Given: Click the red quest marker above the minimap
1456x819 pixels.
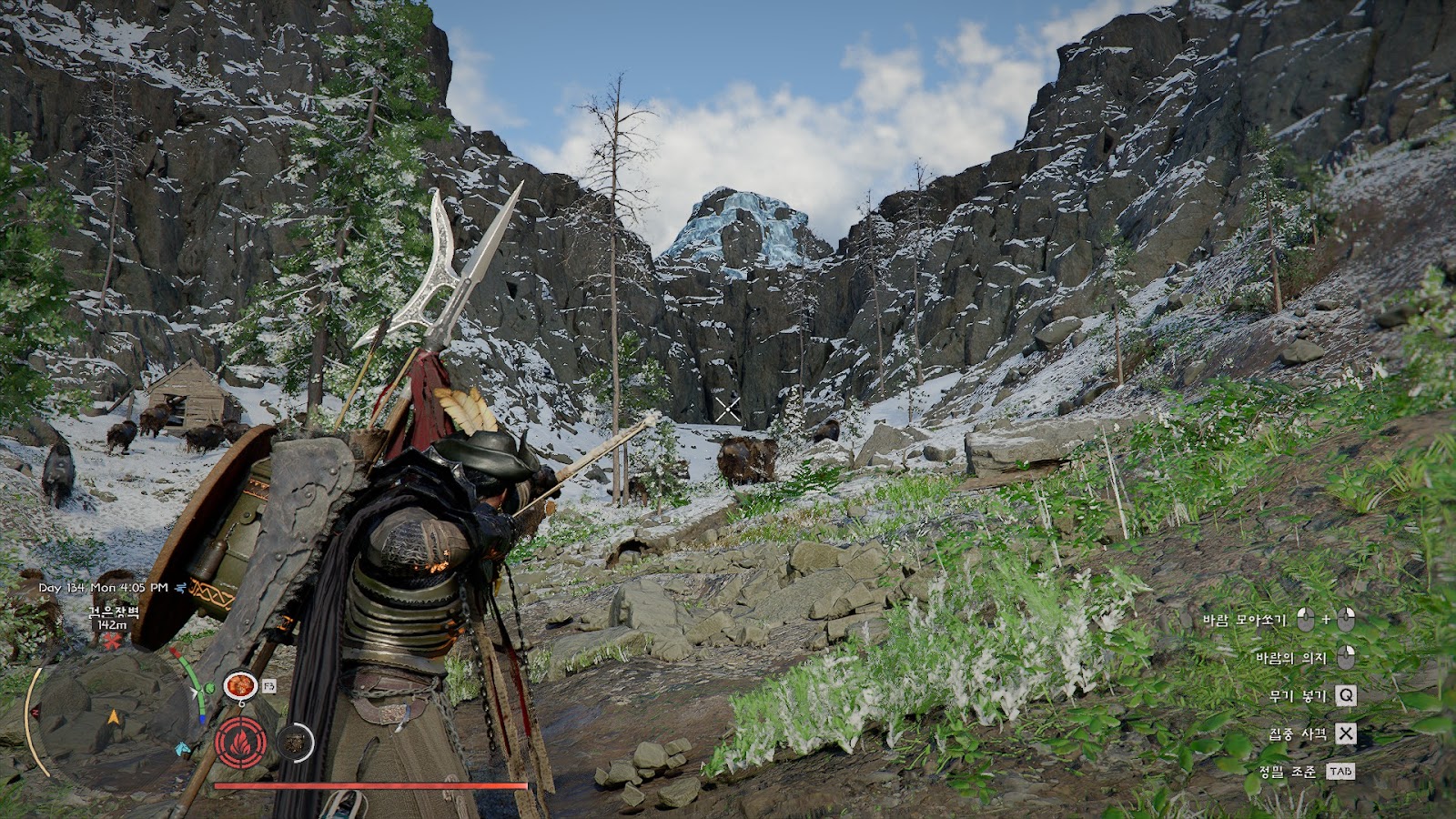Looking at the screenshot, I should pyautogui.click(x=112, y=642).
